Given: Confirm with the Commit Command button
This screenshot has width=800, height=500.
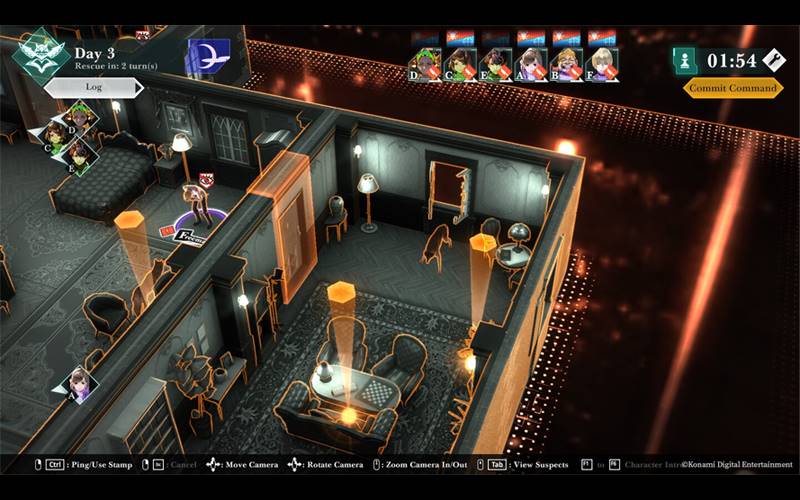Looking at the screenshot, I should (733, 88).
